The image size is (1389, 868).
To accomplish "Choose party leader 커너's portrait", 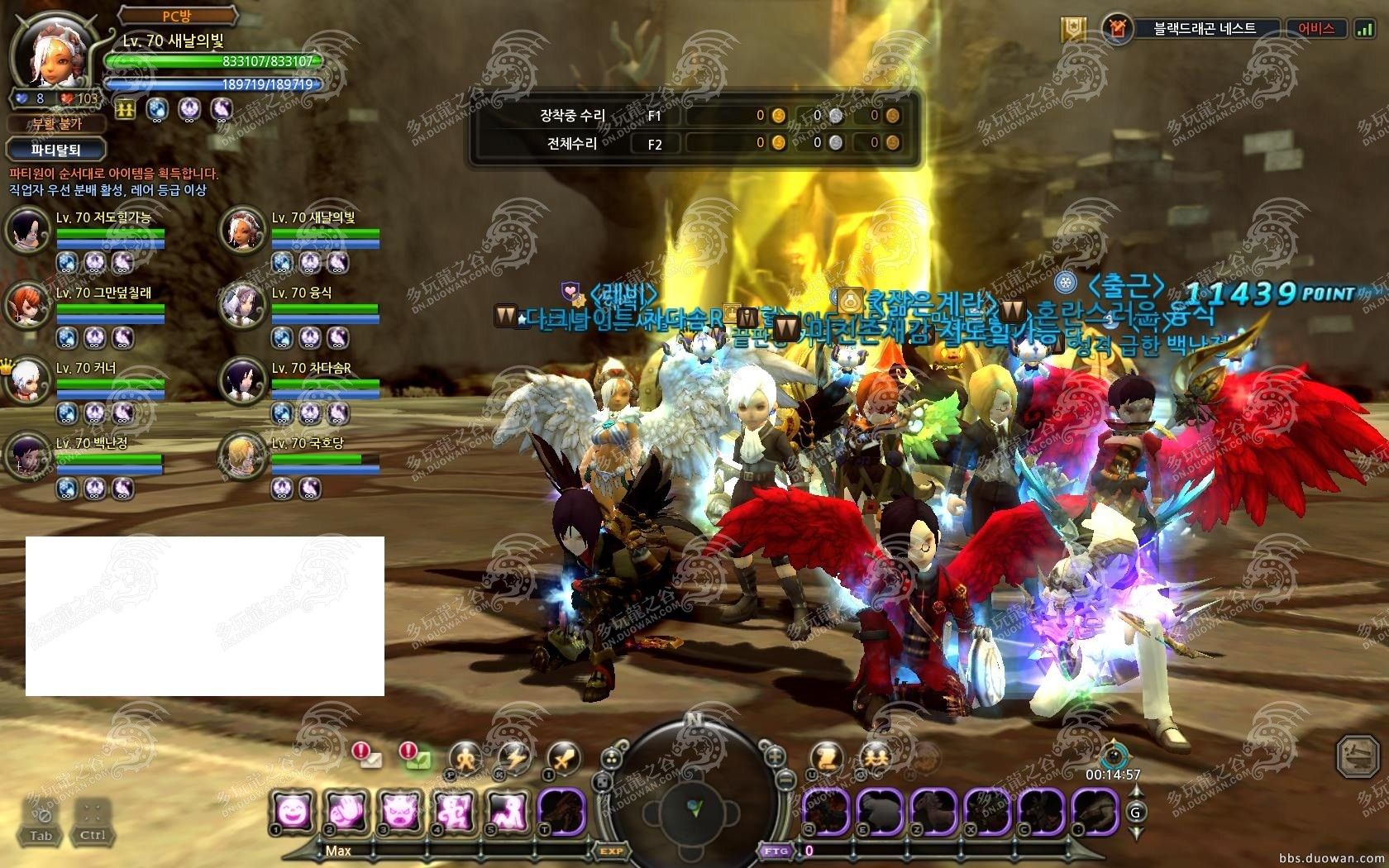I will pyautogui.click(x=27, y=380).
